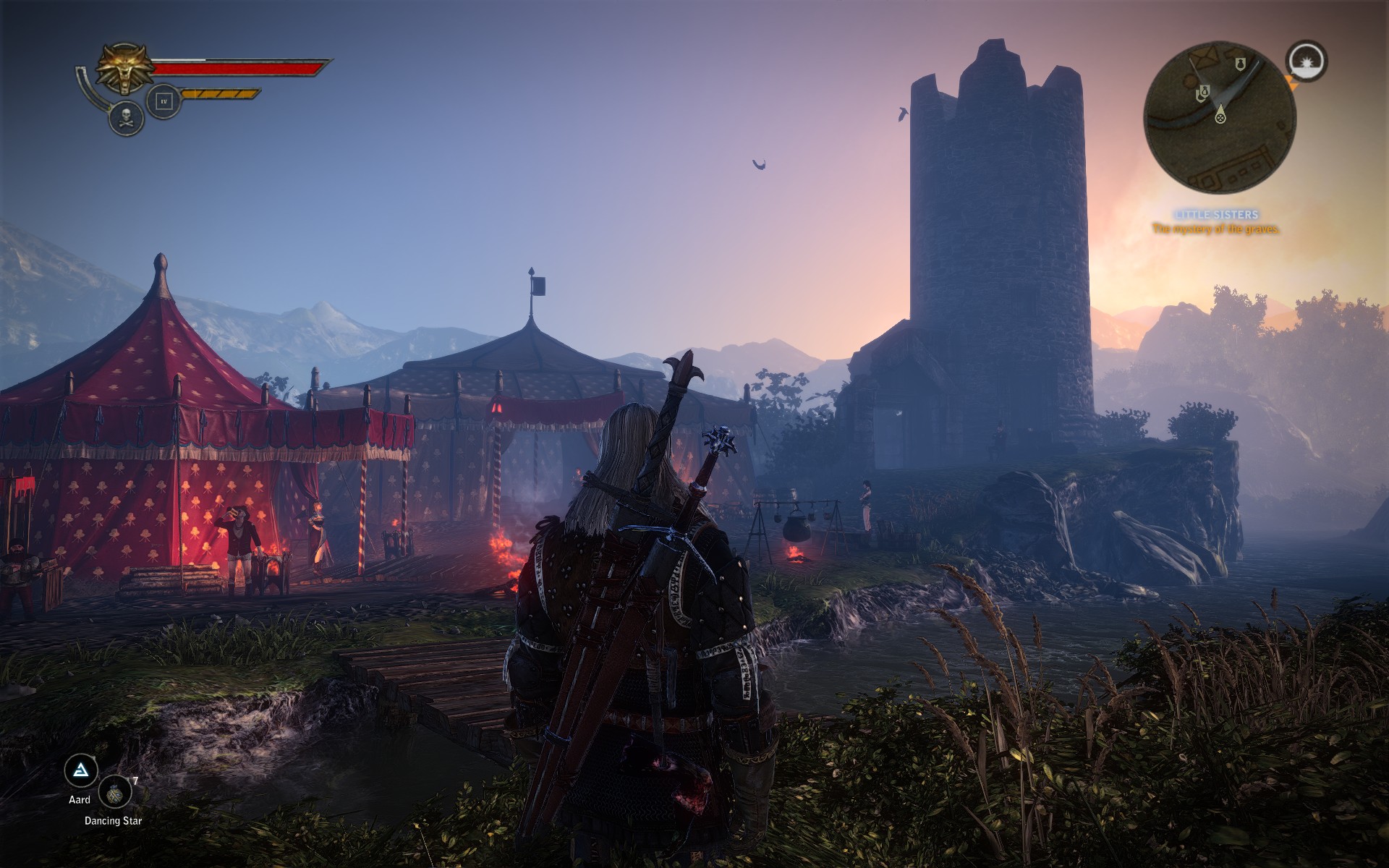1389x868 pixels.
Task: Click the level badge beside the medallion
Action: click(x=163, y=102)
